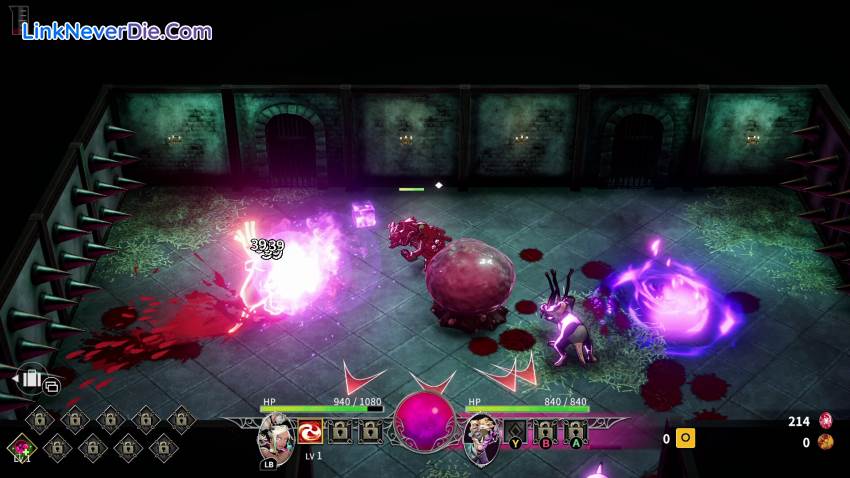Open the luggage inventory icon
The width and height of the screenshot is (850, 478).
tap(29, 378)
